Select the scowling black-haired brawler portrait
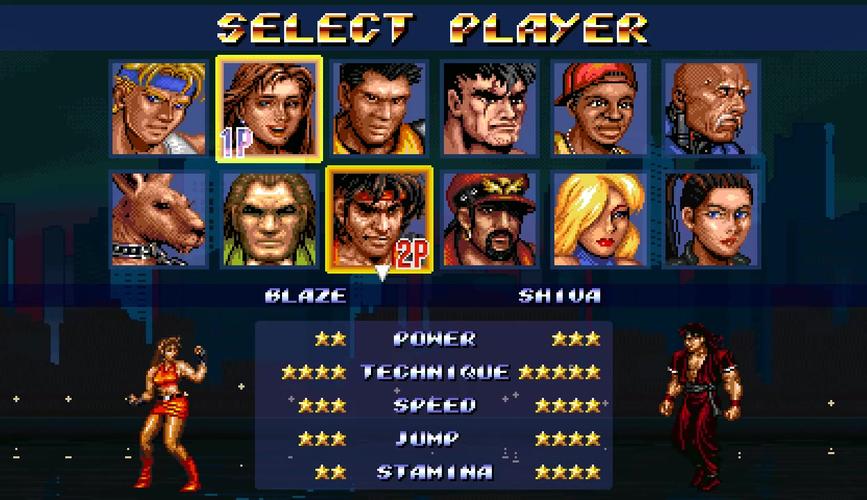 pyautogui.click(x=490, y=108)
